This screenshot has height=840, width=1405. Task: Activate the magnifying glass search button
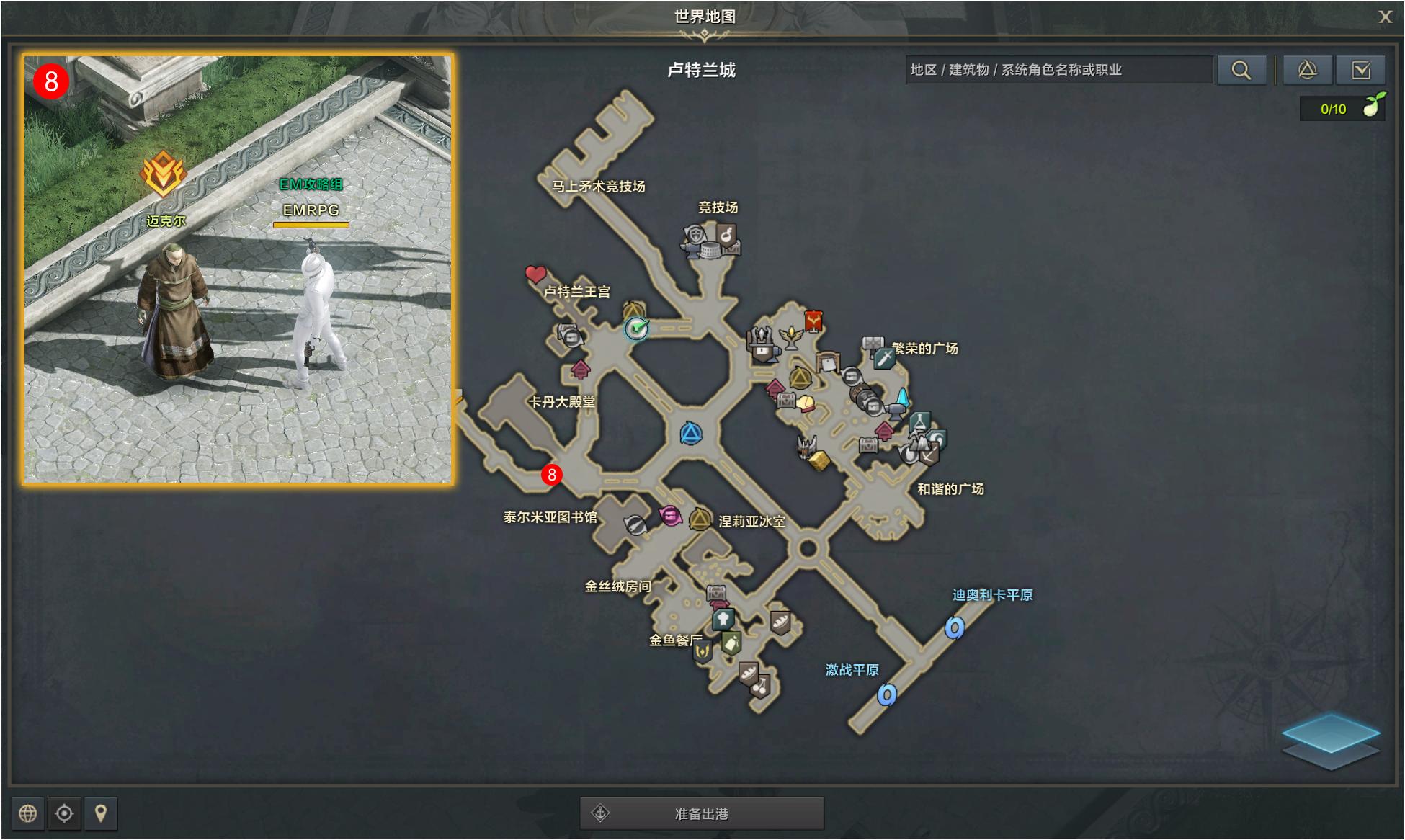pos(1241,70)
